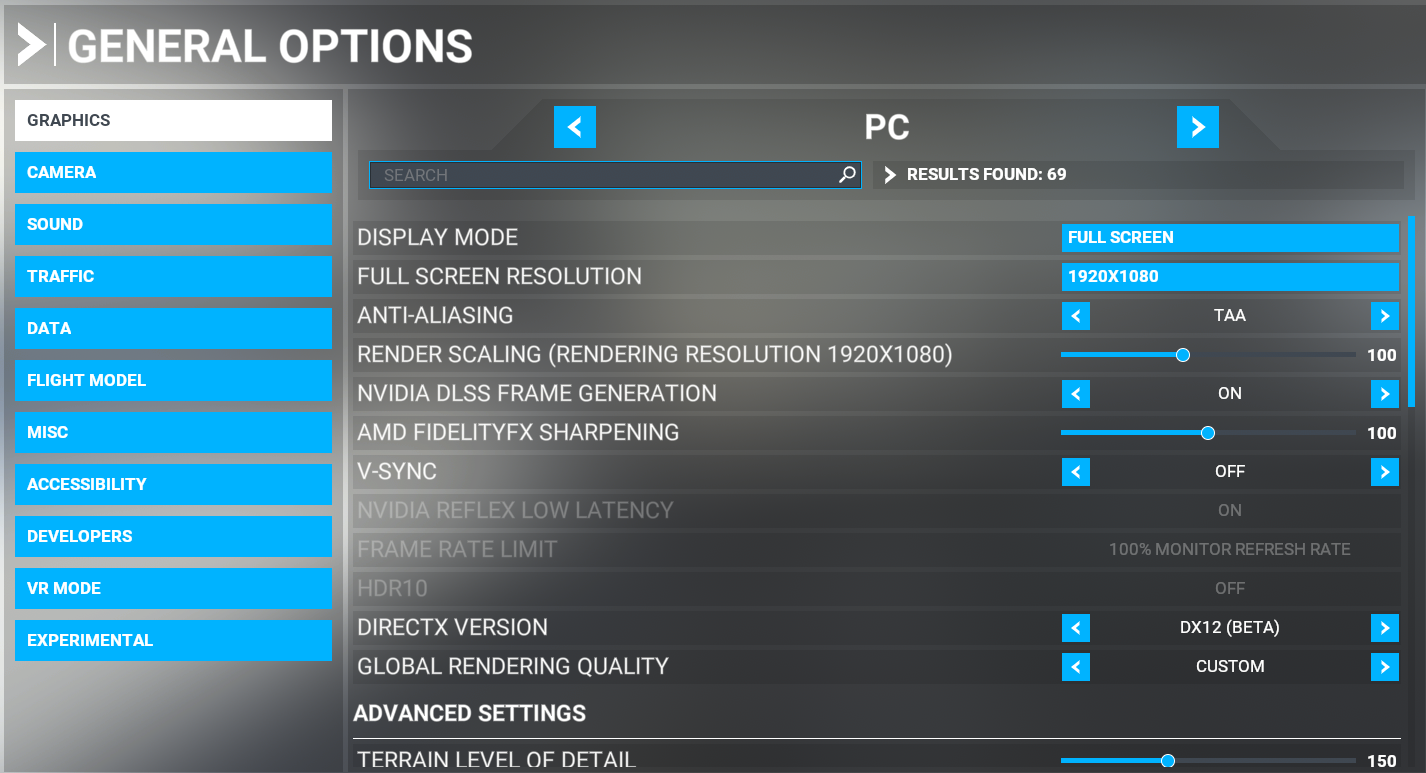Screen dimensions: 1426x773
Task: Click the right arrow for NVIDIA DLSS Frame Generation
Action: 1385,393
